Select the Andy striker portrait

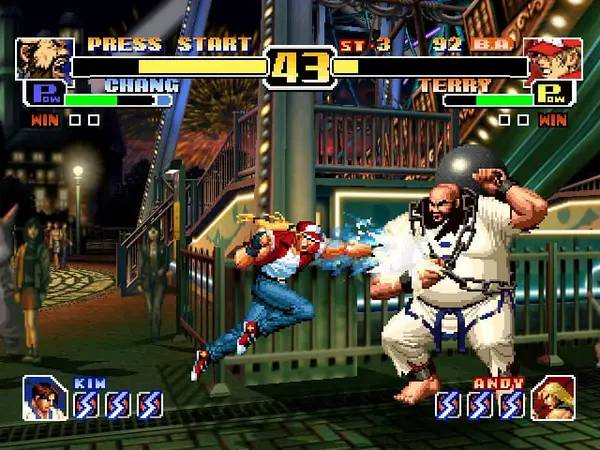[x=553, y=397]
